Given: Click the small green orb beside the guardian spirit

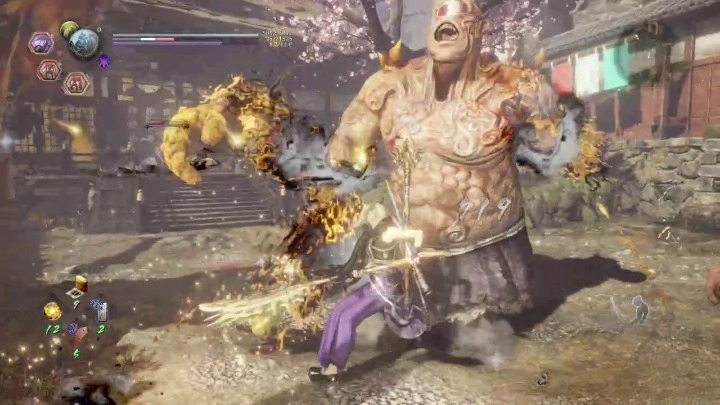Looking at the screenshot, I should point(68,30).
